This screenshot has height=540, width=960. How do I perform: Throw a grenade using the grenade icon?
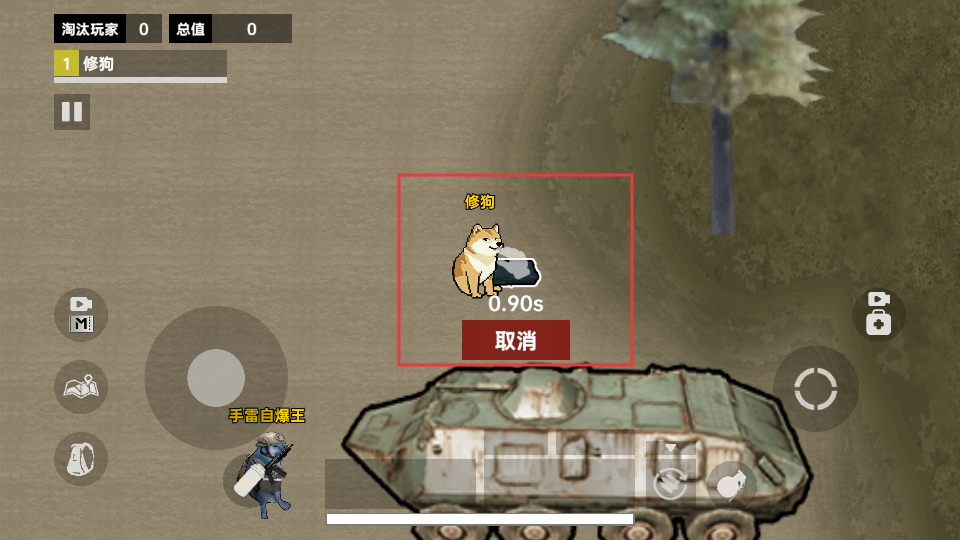pyautogui.click(x=732, y=485)
